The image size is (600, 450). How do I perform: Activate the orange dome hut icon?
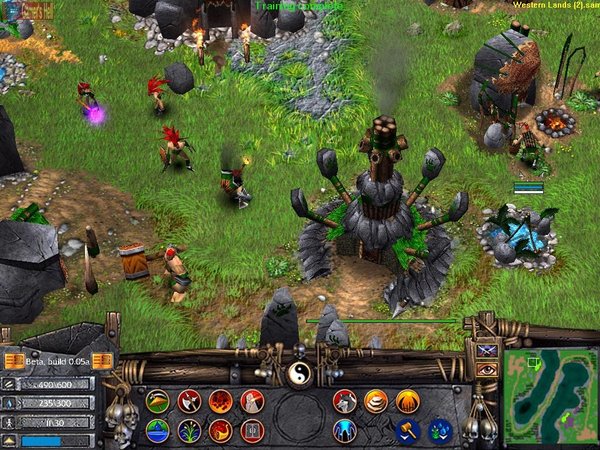click(x=407, y=401)
